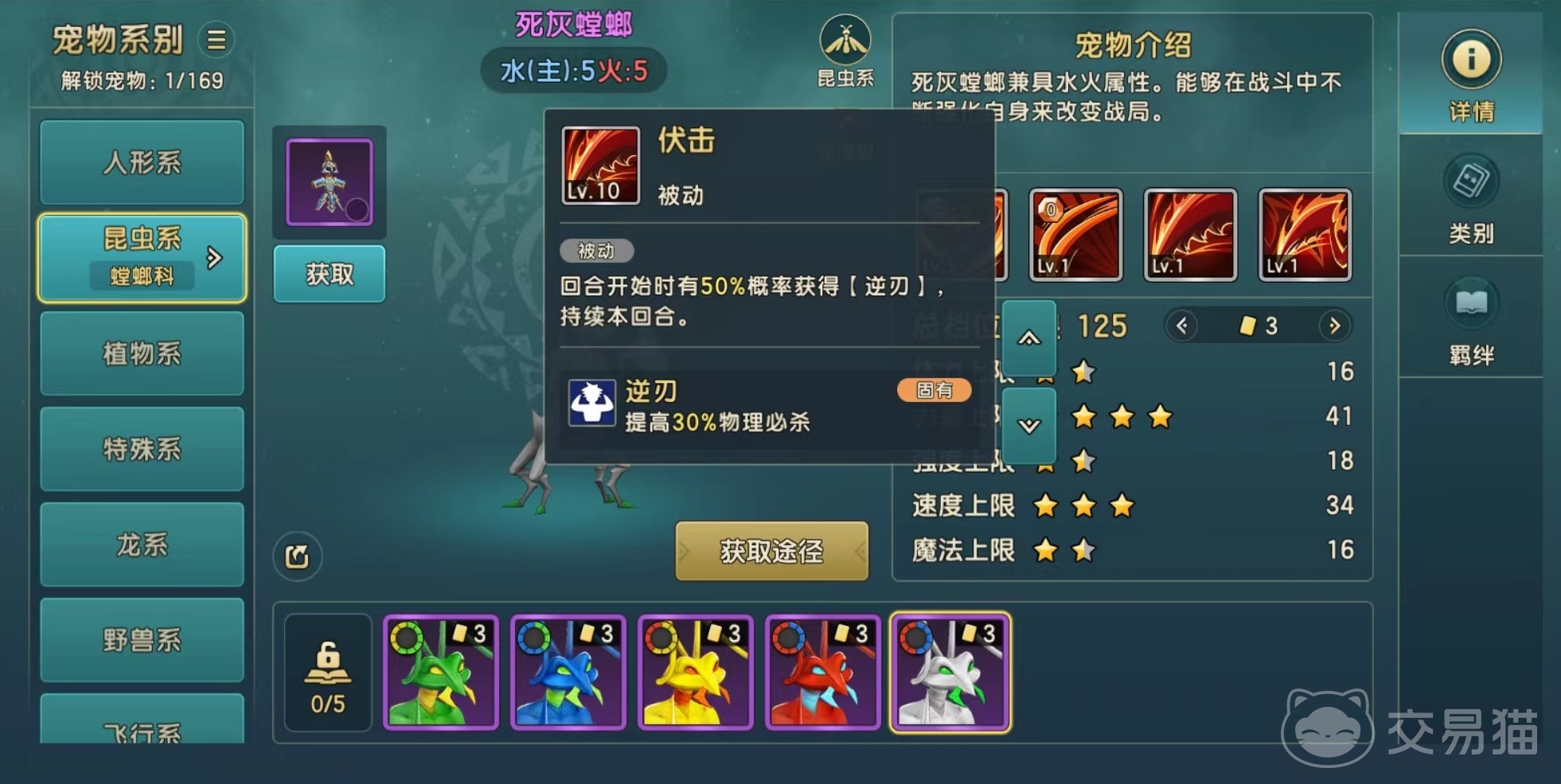
Task: Open the 类别 tab
Action: (1471, 199)
